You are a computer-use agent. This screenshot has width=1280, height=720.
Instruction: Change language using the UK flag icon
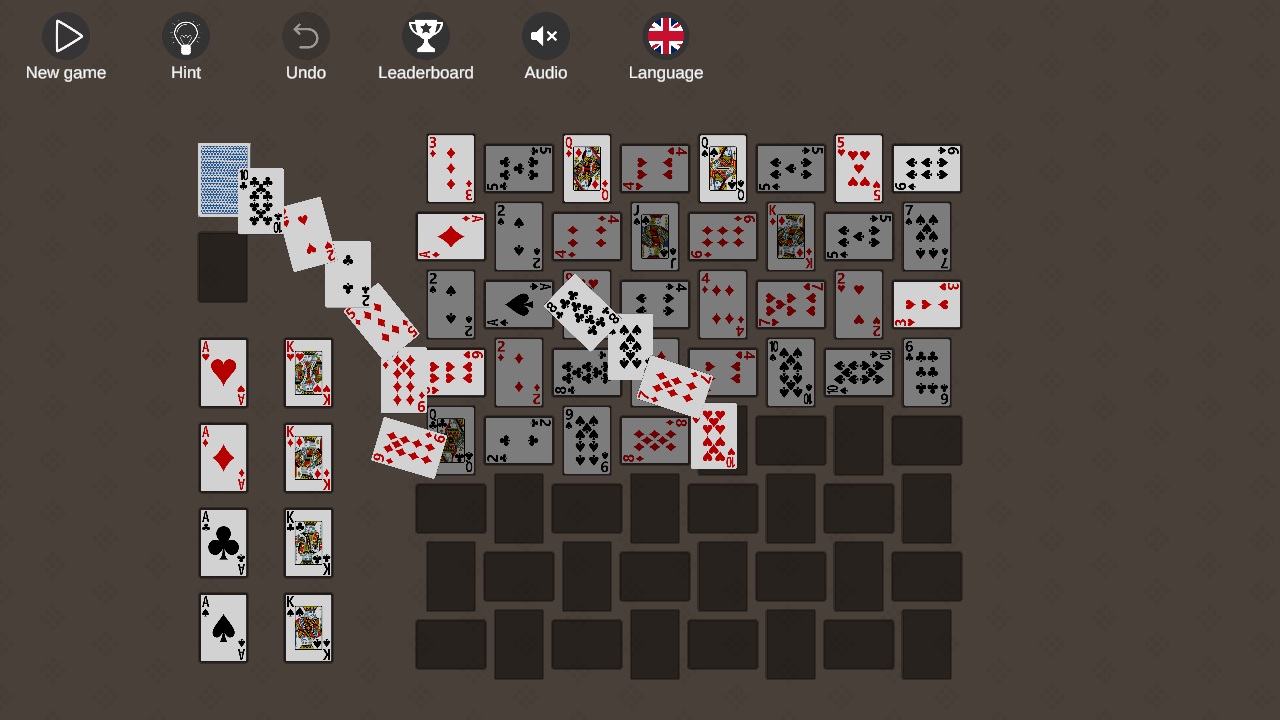666,36
